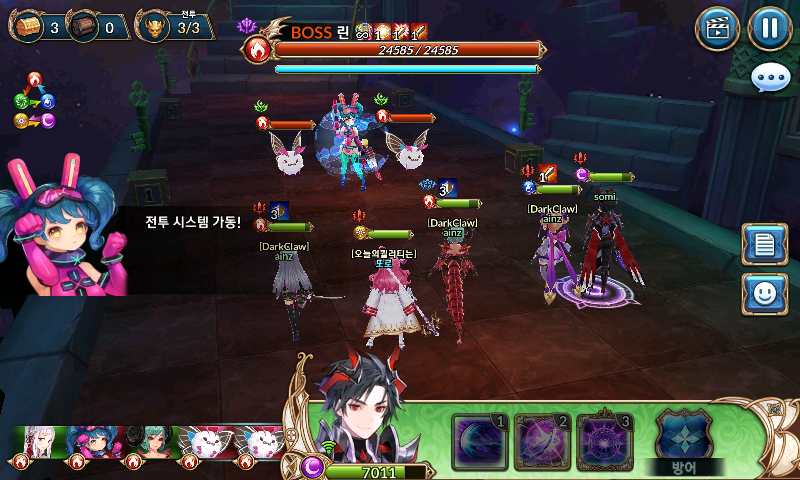Pause the battle

coord(768,28)
